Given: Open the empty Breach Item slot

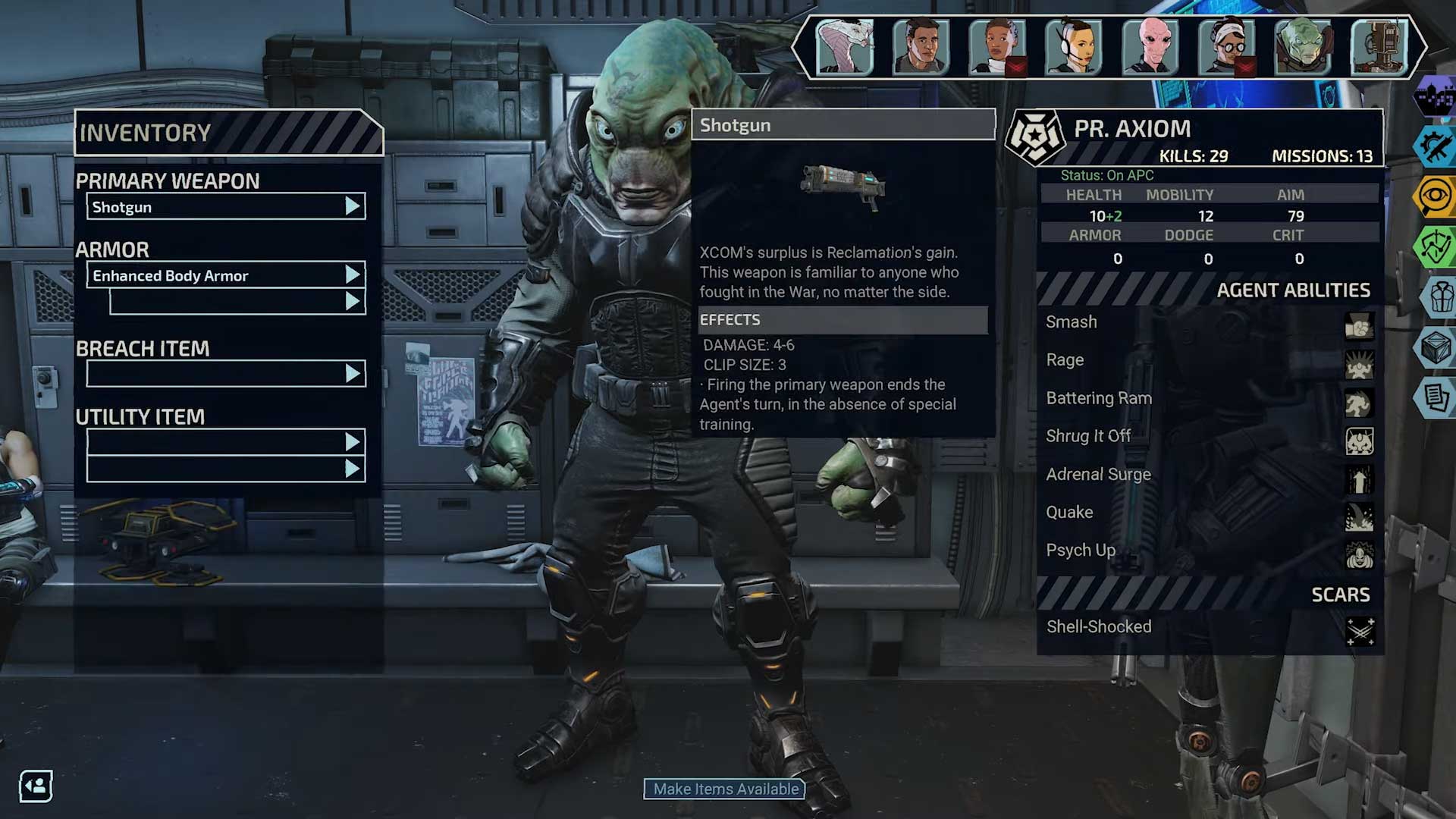Looking at the screenshot, I should 225,373.
